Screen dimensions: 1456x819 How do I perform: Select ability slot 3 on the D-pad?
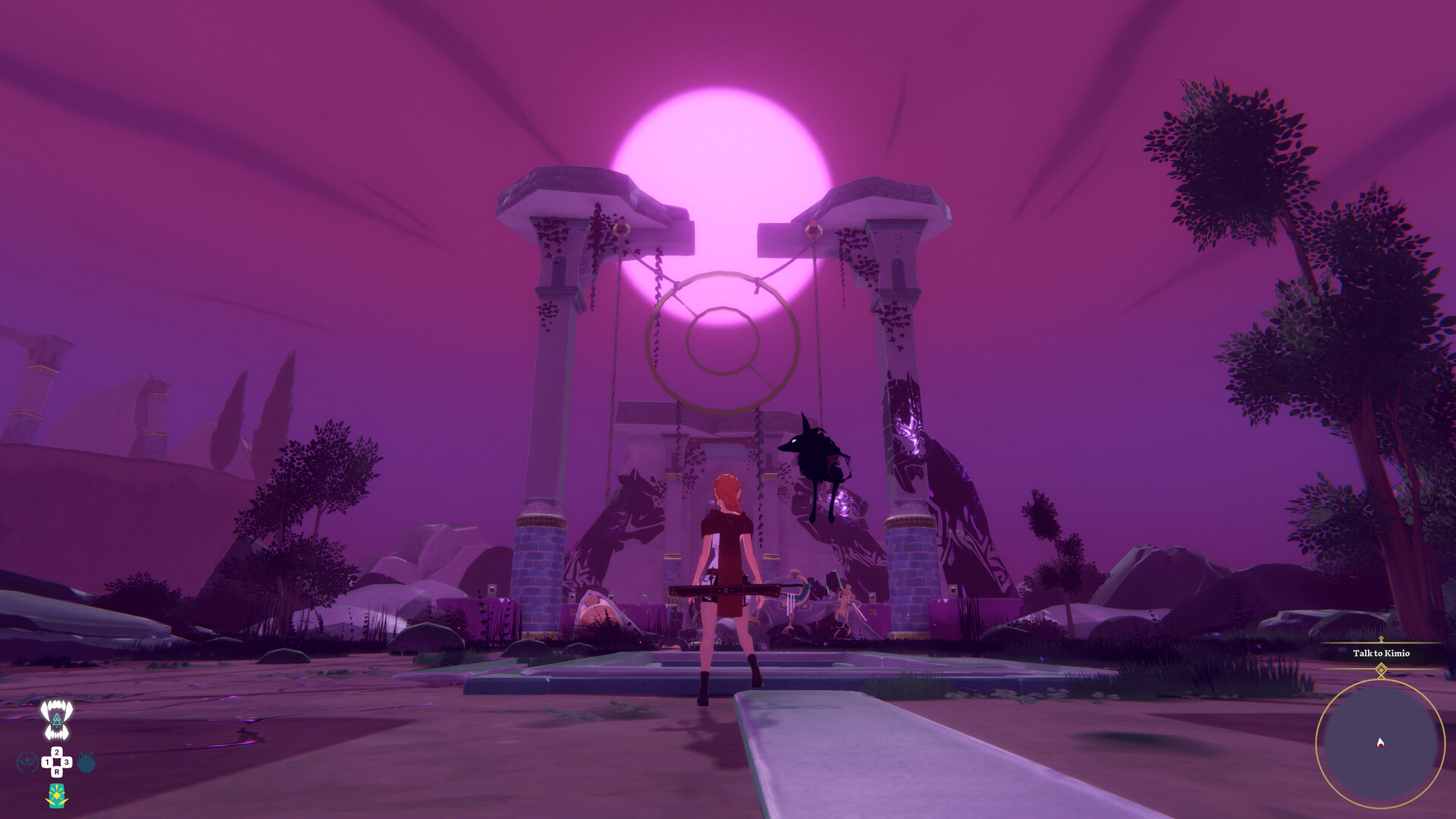pos(67,761)
